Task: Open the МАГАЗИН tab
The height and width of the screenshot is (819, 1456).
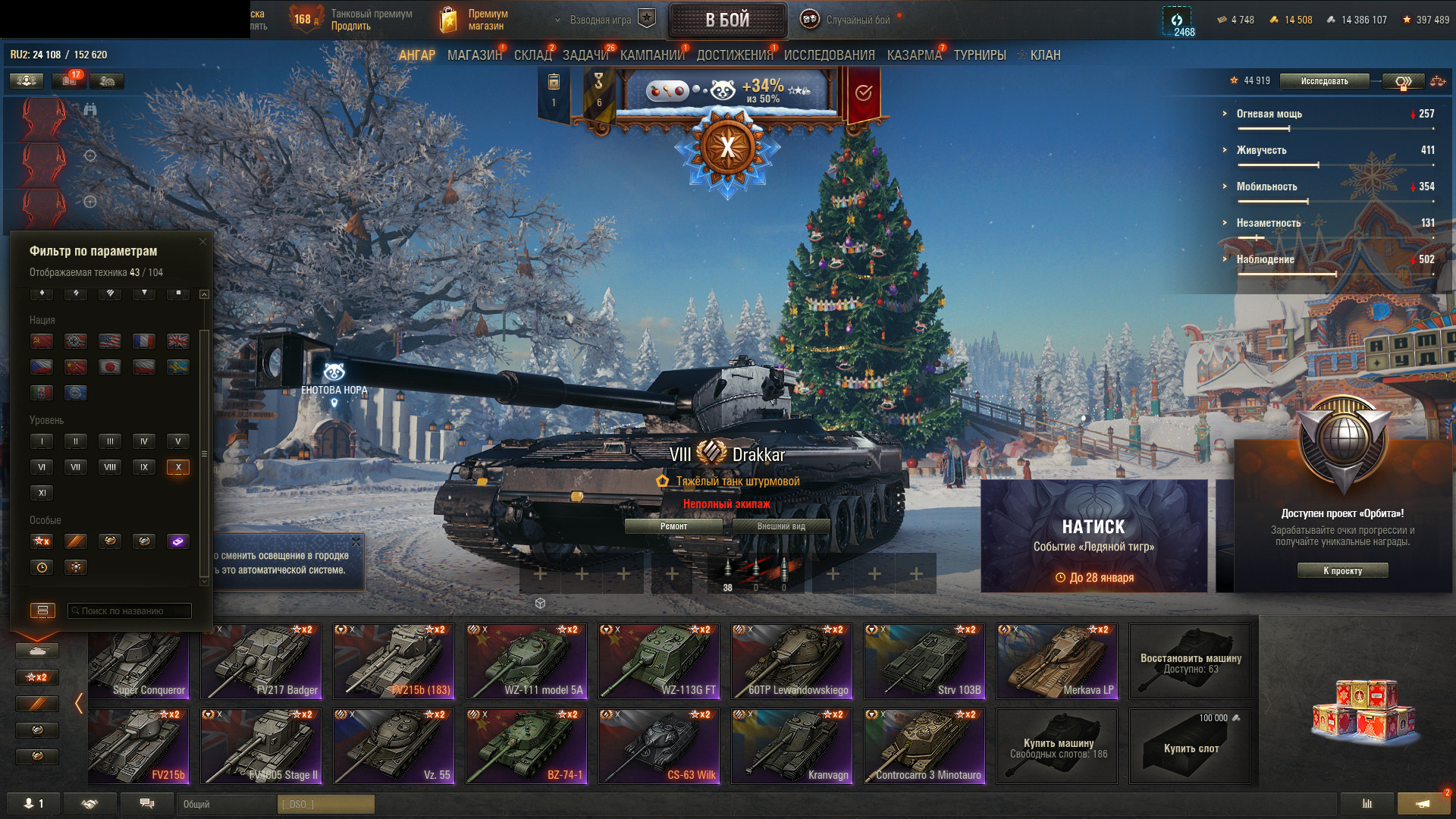Action: (474, 55)
